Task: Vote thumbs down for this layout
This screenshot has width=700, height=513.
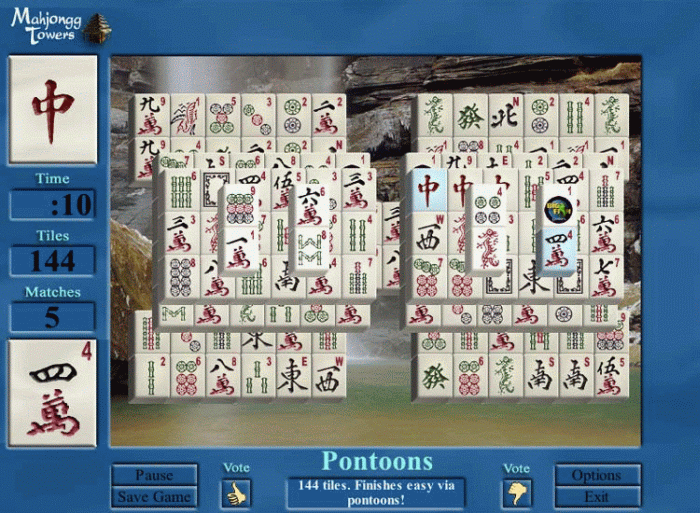Action: (x=518, y=492)
